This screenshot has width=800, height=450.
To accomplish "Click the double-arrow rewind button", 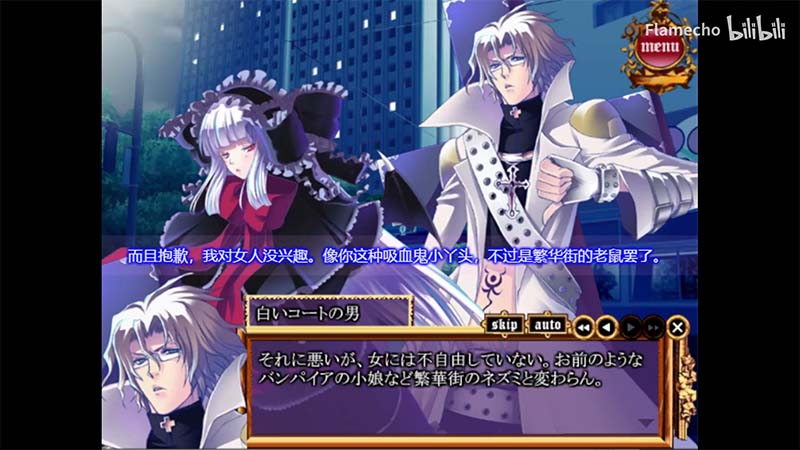I will coord(583,326).
